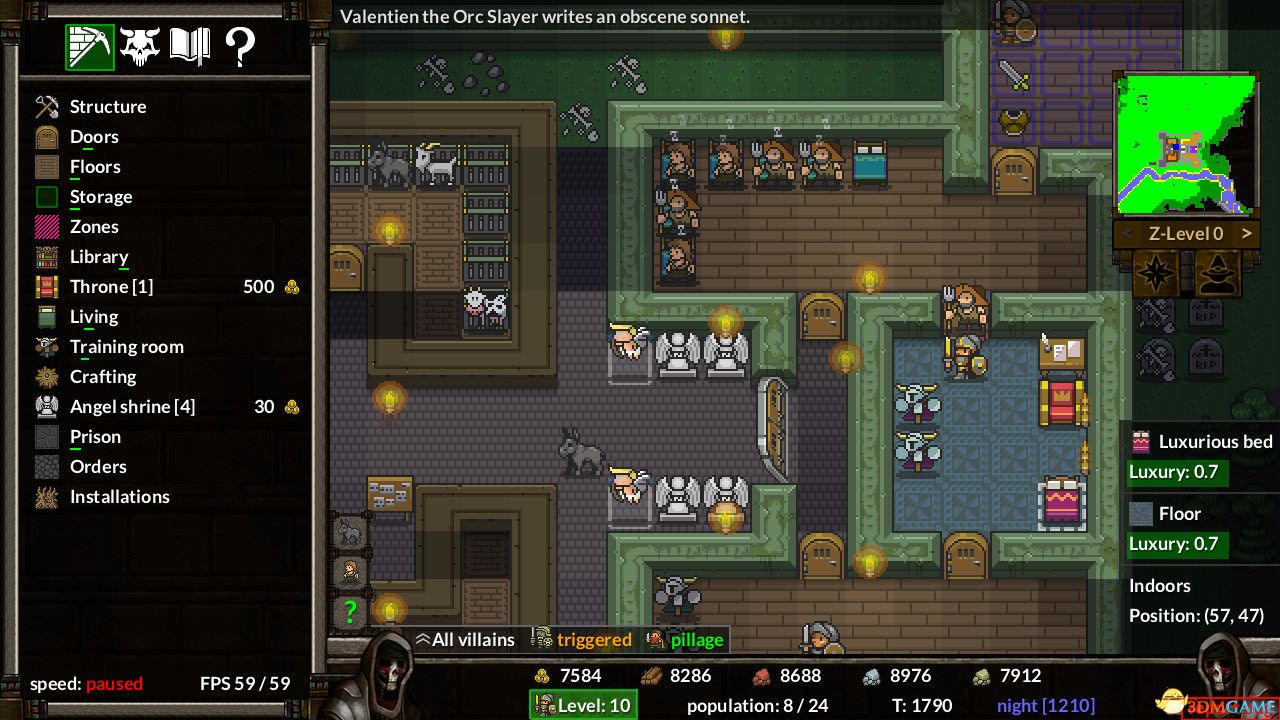Go to next Z-Level with right arrow

pyautogui.click(x=1246, y=234)
